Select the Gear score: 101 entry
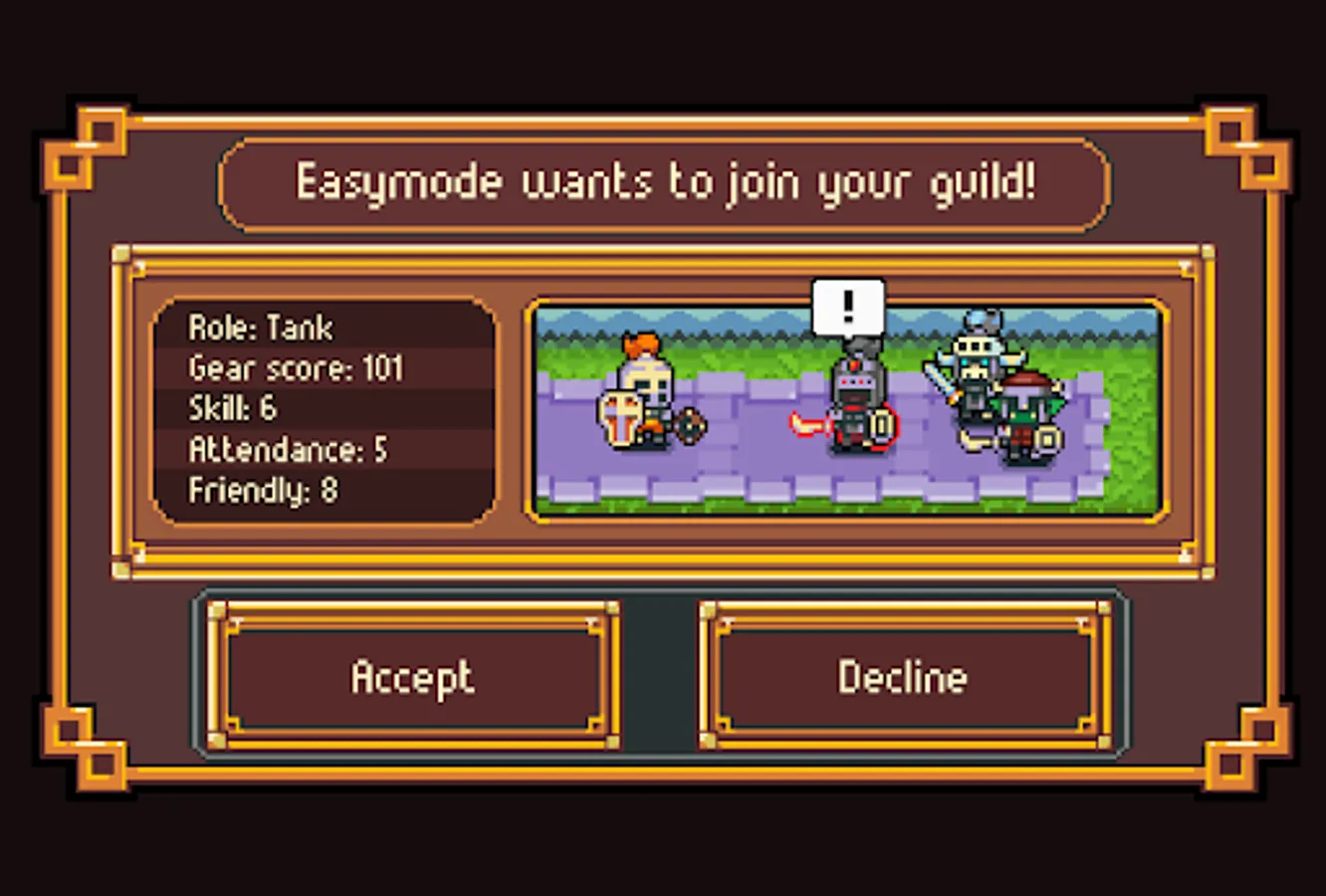Viewport: 1326px width, 896px height. click(296, 367)
